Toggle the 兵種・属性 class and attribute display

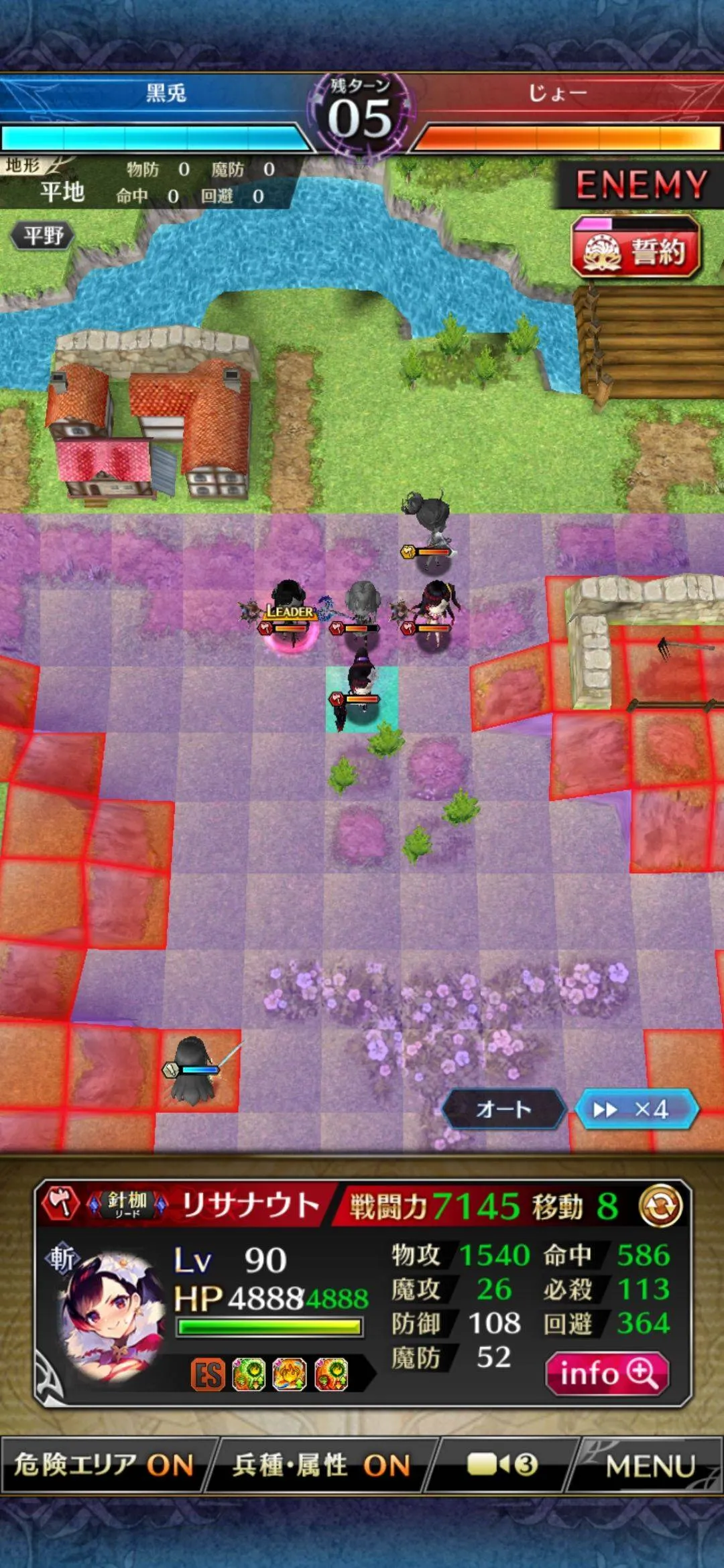pos(320,1465)
